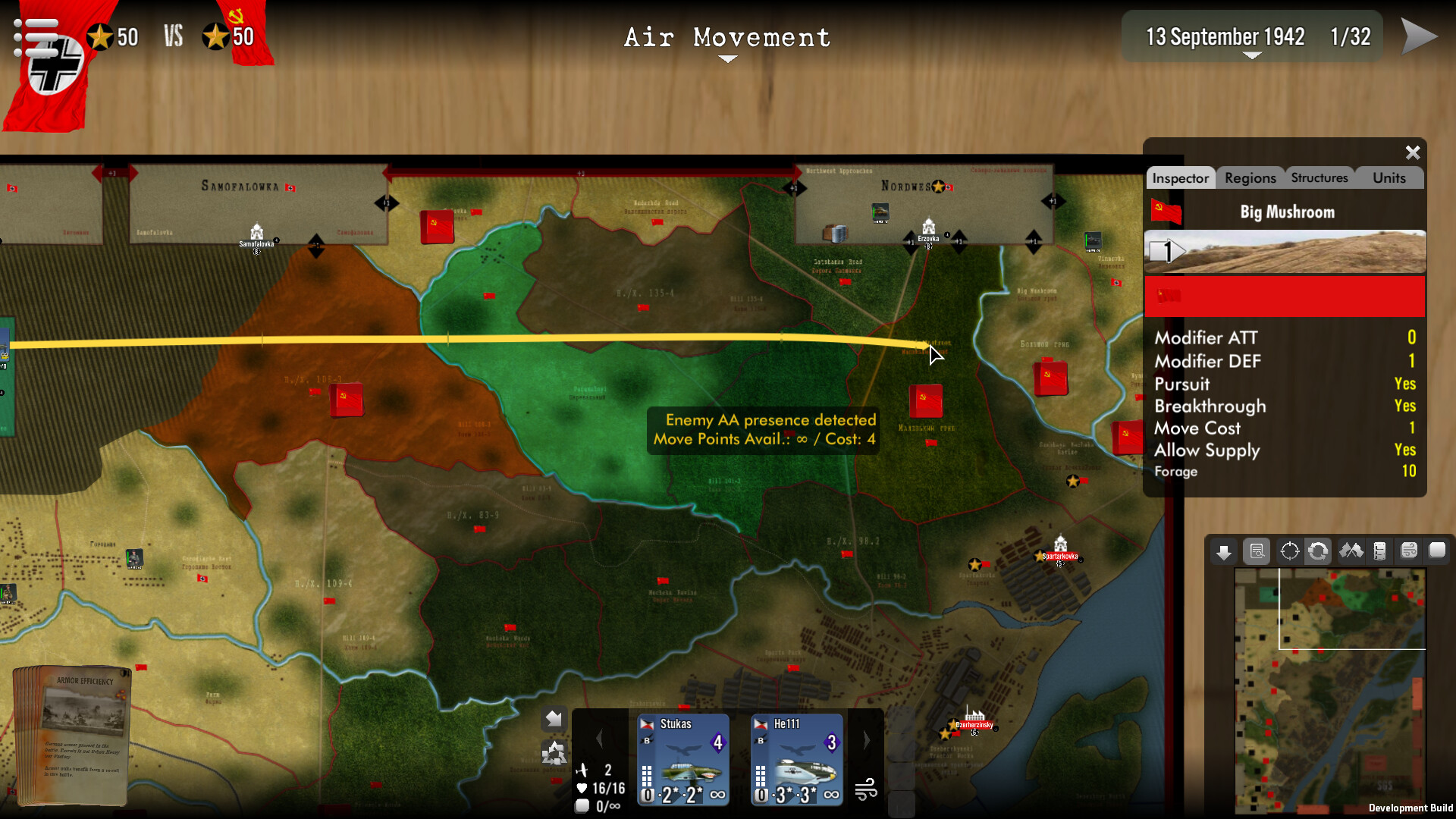The image size is (1456, 819).
Task: Click the down-arrow icon on the minimap toolbar
Action: (1223, 551)
